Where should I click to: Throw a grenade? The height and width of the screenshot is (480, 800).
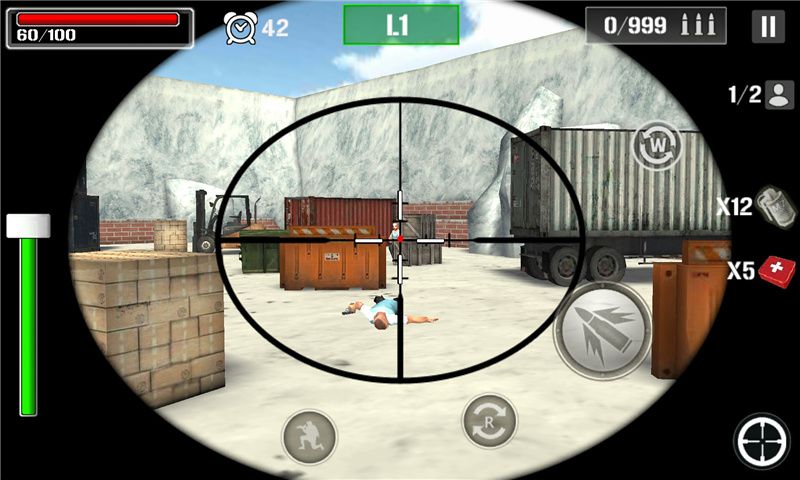769,207
